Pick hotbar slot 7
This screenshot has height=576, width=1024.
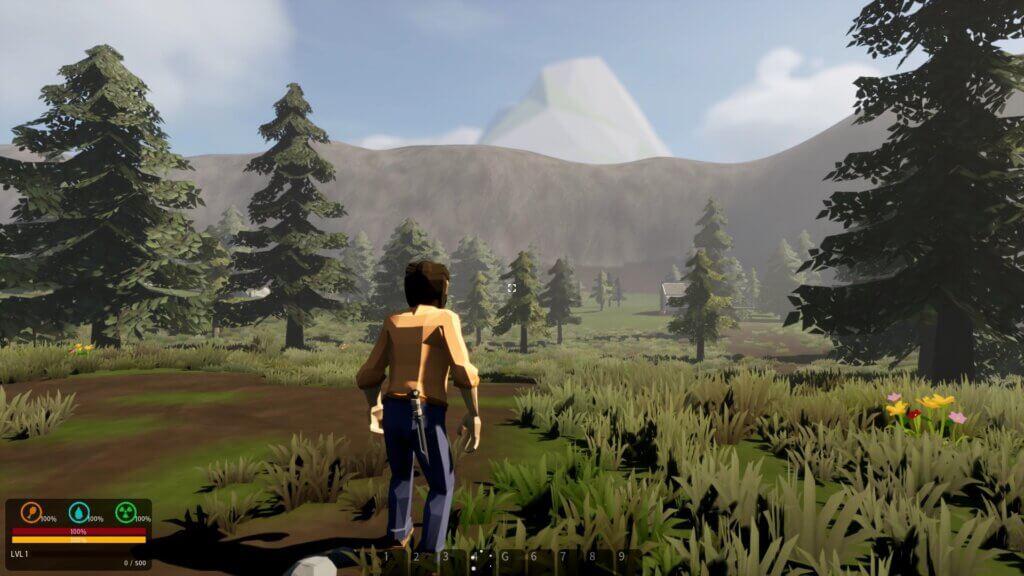tap(563, 558)
